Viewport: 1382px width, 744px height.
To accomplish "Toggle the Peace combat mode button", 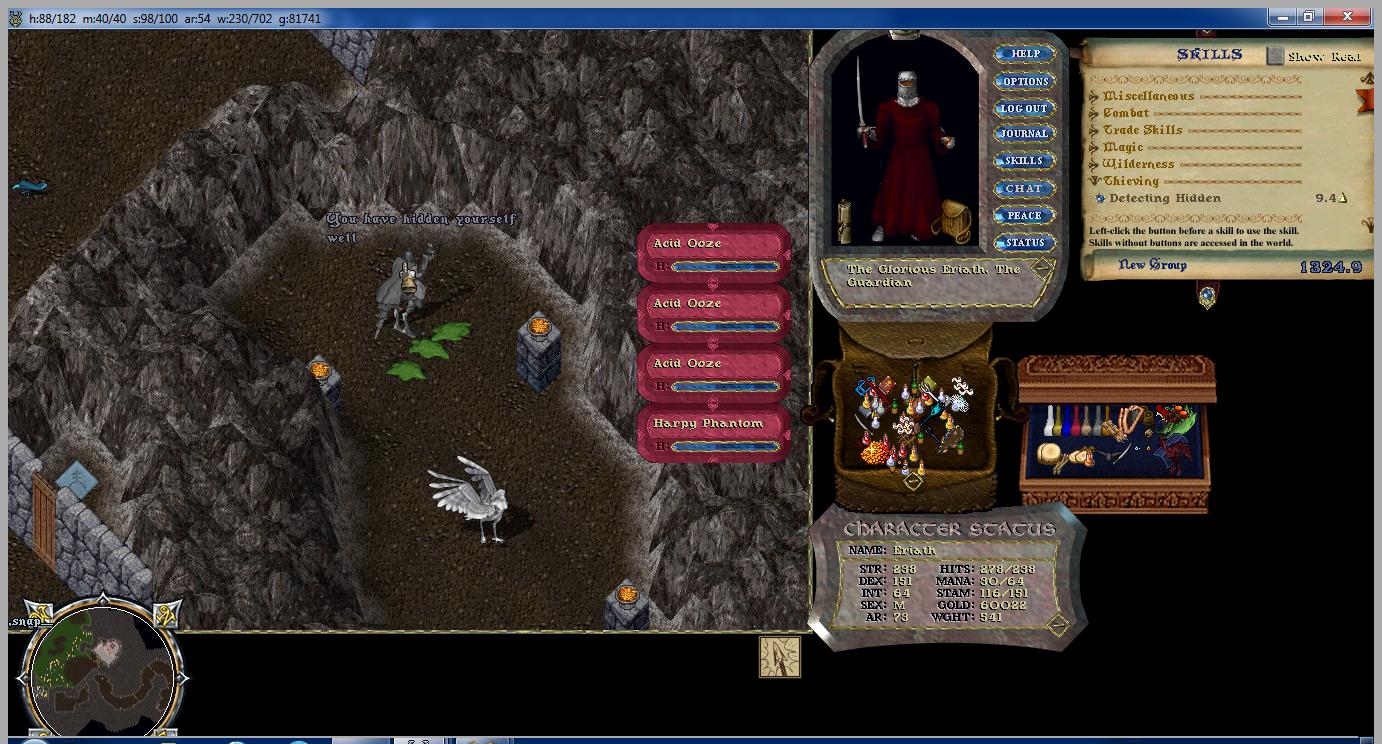I will click(1025, 216).
